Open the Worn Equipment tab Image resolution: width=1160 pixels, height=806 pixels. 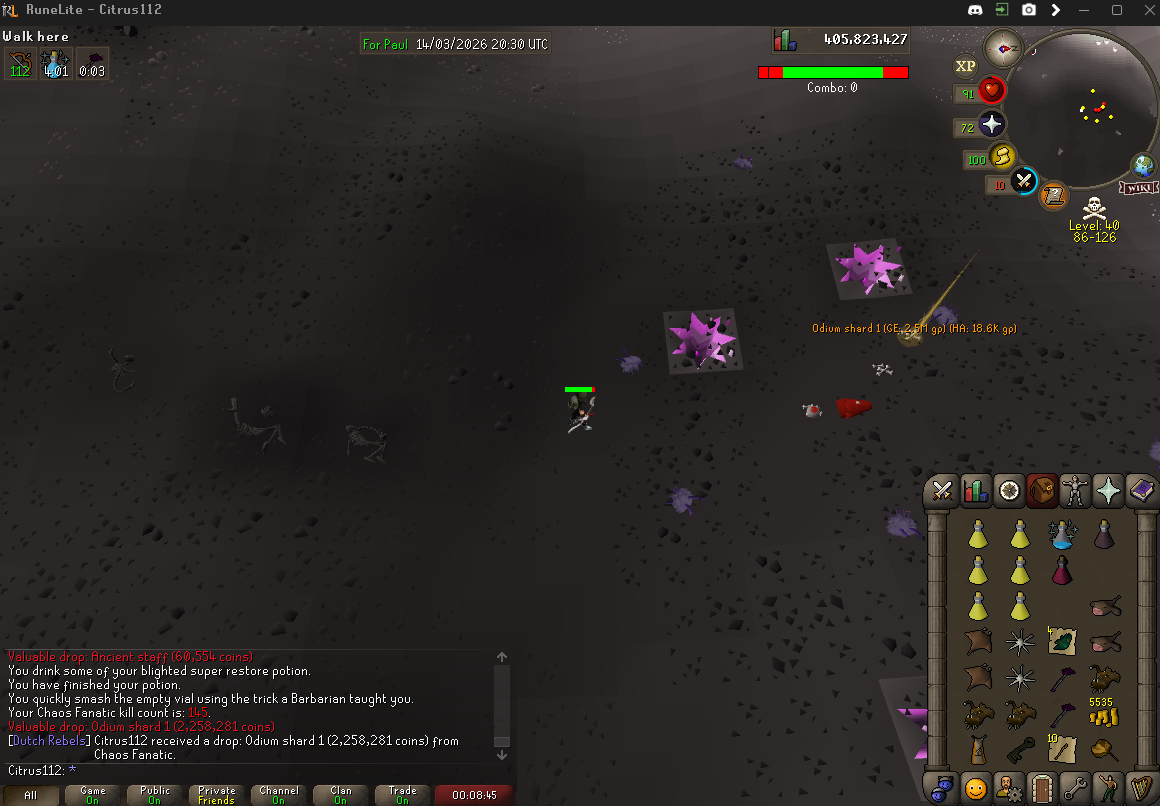pyautogui.click(x=1075, y=491)
